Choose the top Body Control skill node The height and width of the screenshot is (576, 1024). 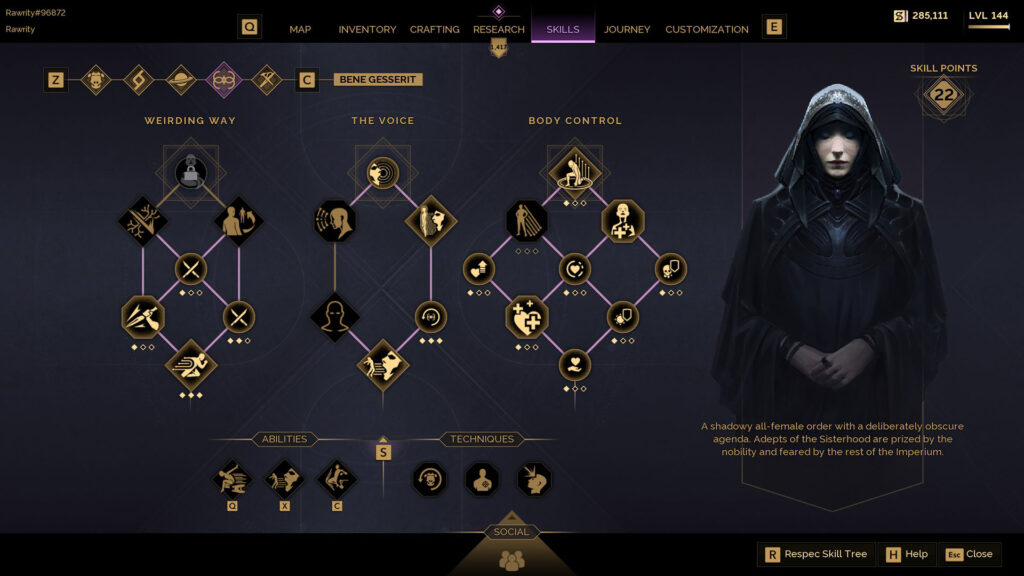pos(574,172)
